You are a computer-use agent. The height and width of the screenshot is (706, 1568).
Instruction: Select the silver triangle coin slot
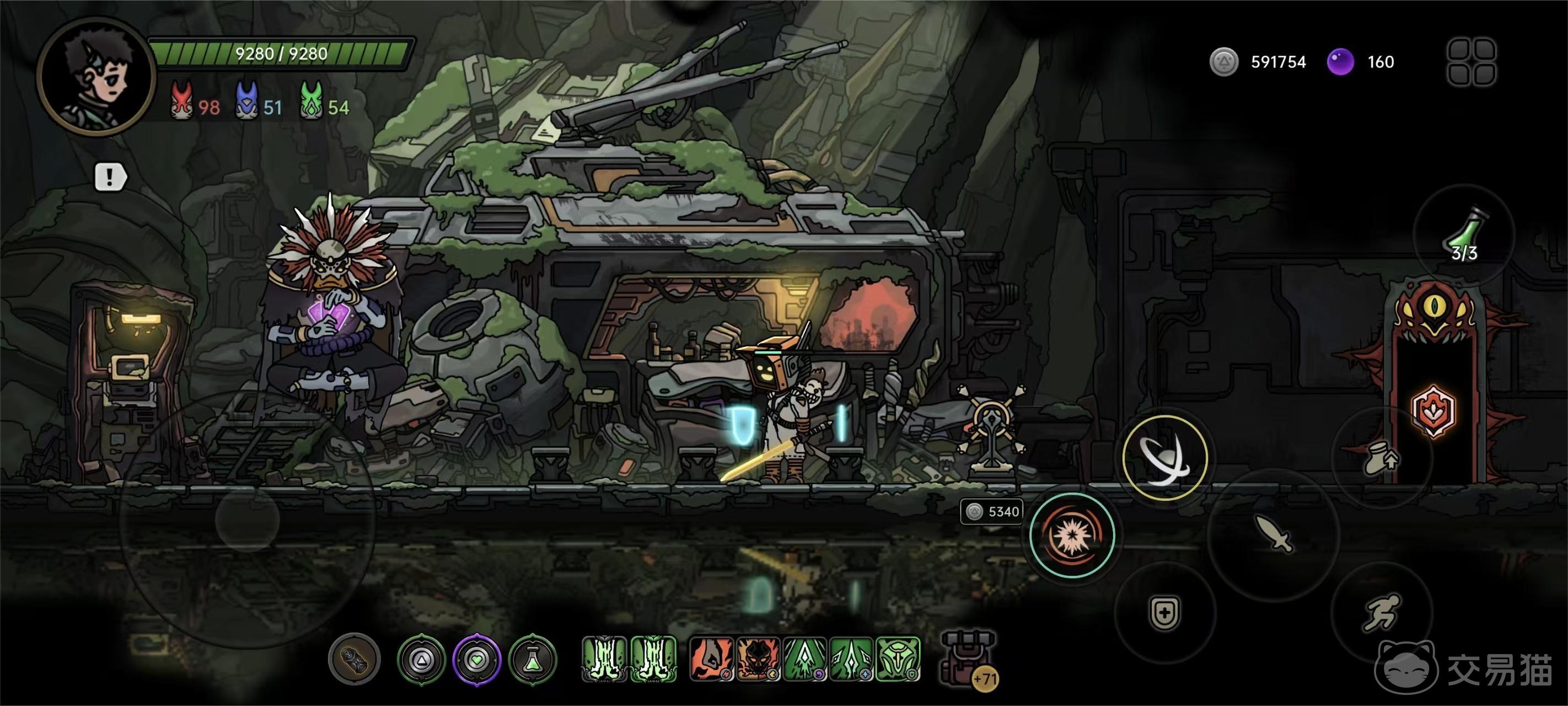click(x=421, y=659)
